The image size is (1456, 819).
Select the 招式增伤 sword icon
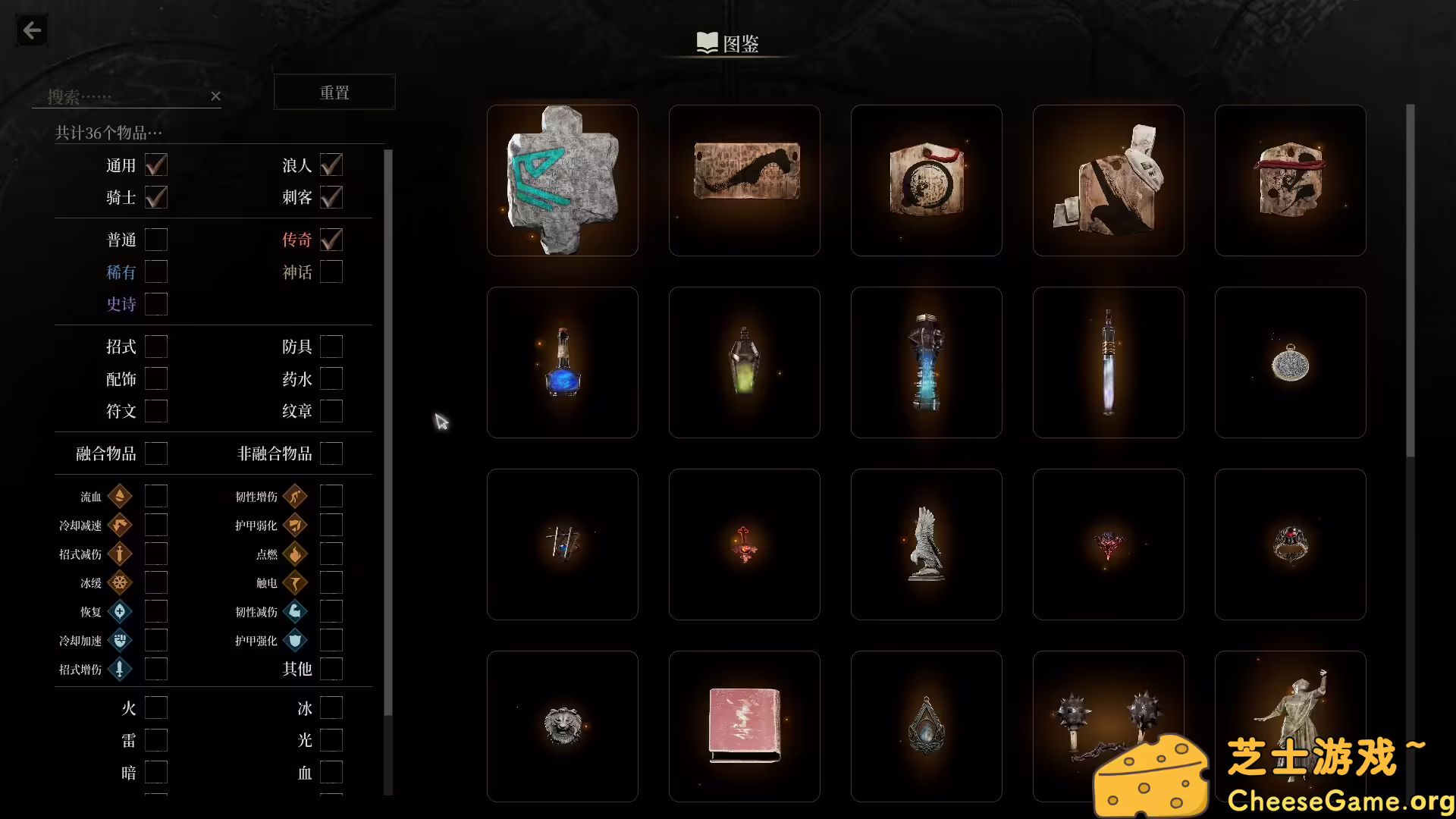pos(120,669)
